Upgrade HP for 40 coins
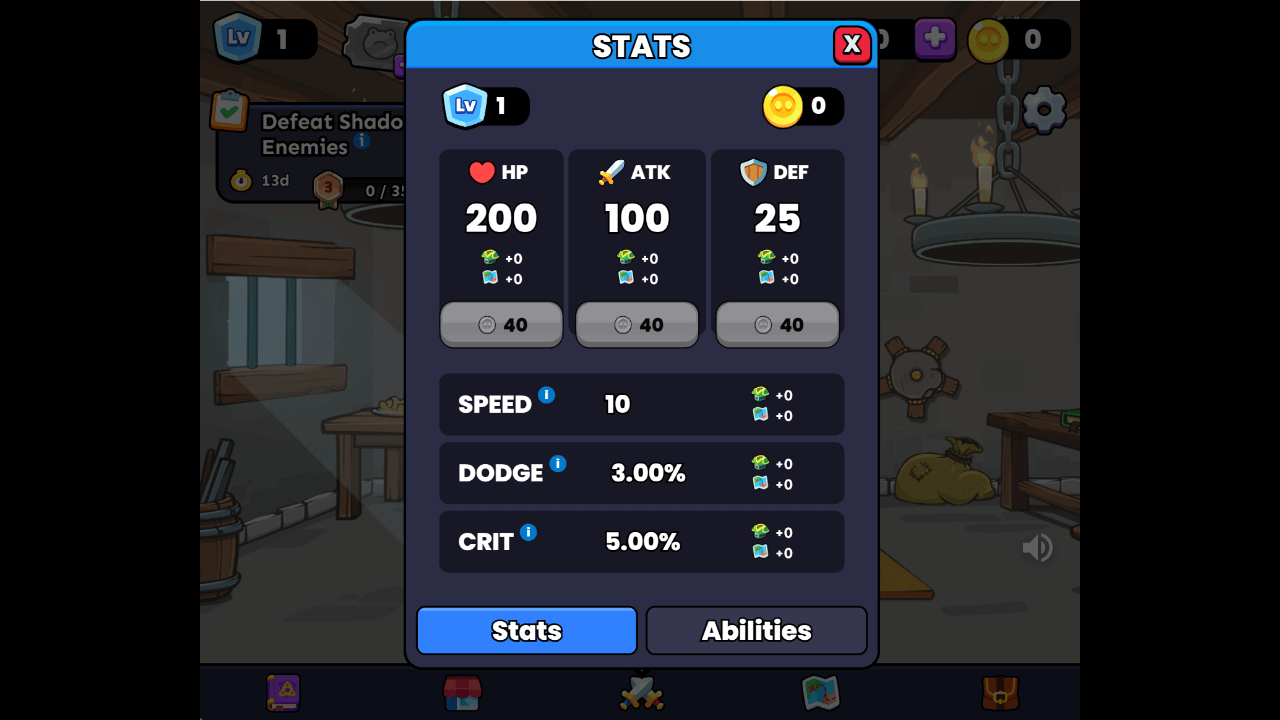Viewport: 1280px width, 720px height. coord(501,325)
